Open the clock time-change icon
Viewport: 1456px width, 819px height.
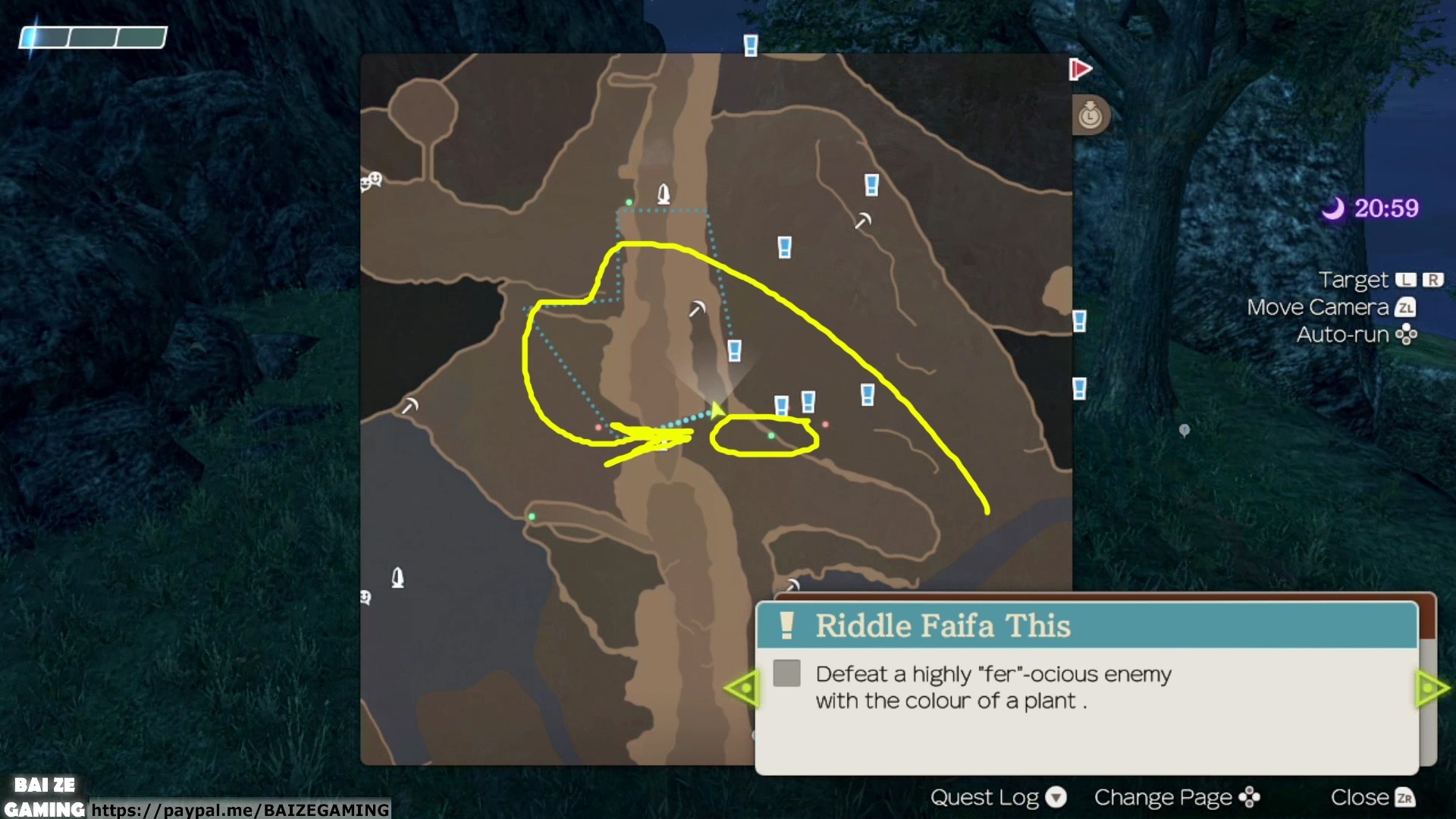click(x=1090, y=116)
